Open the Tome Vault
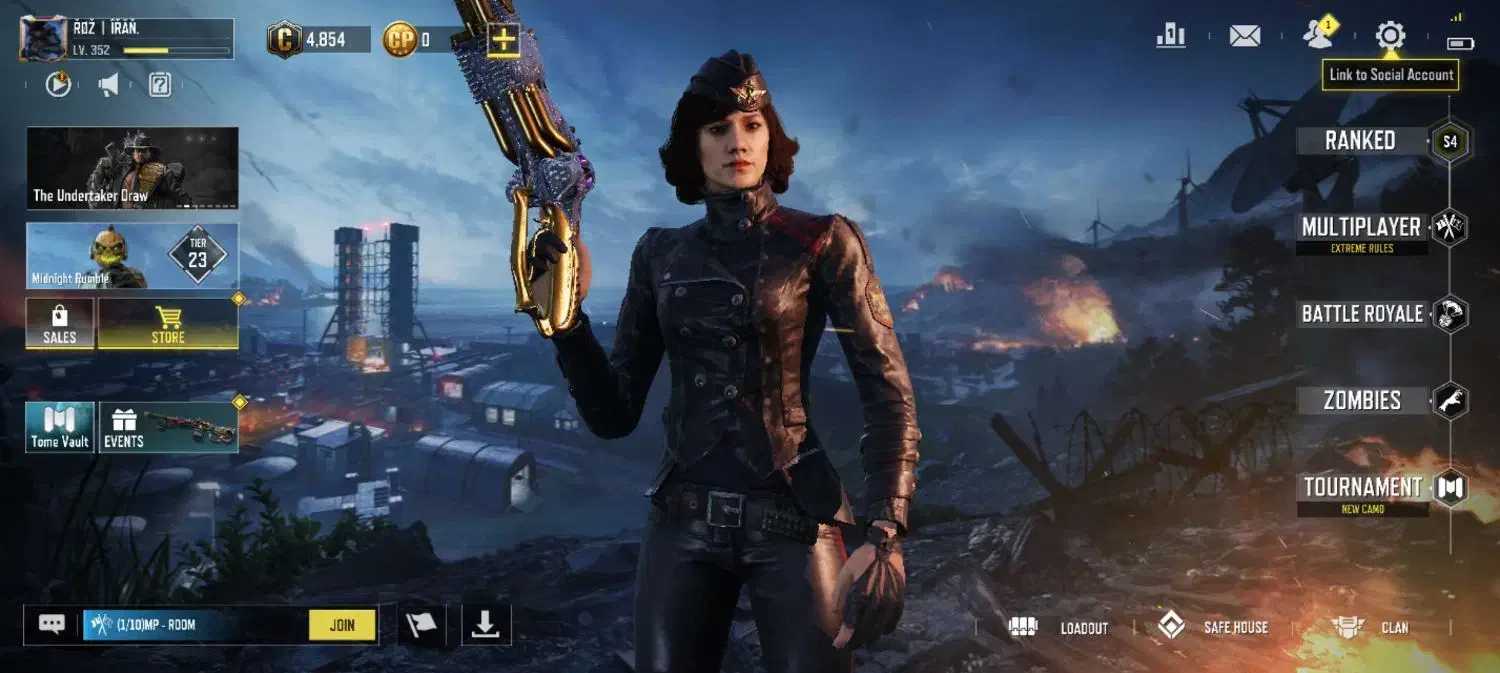This screenshot has width=1500, height=673. click(60, 427)
